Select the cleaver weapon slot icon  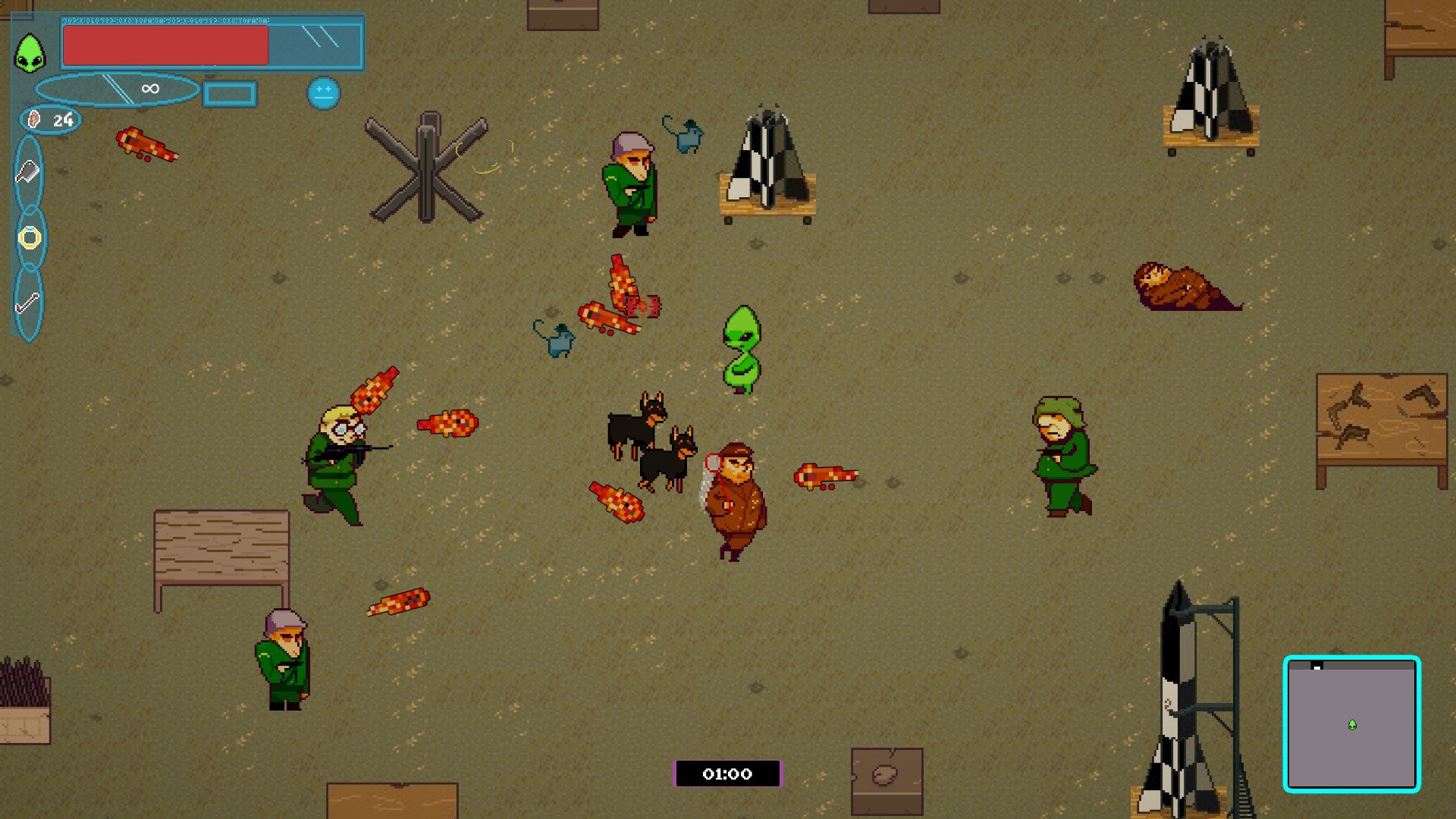pos(28,171)
